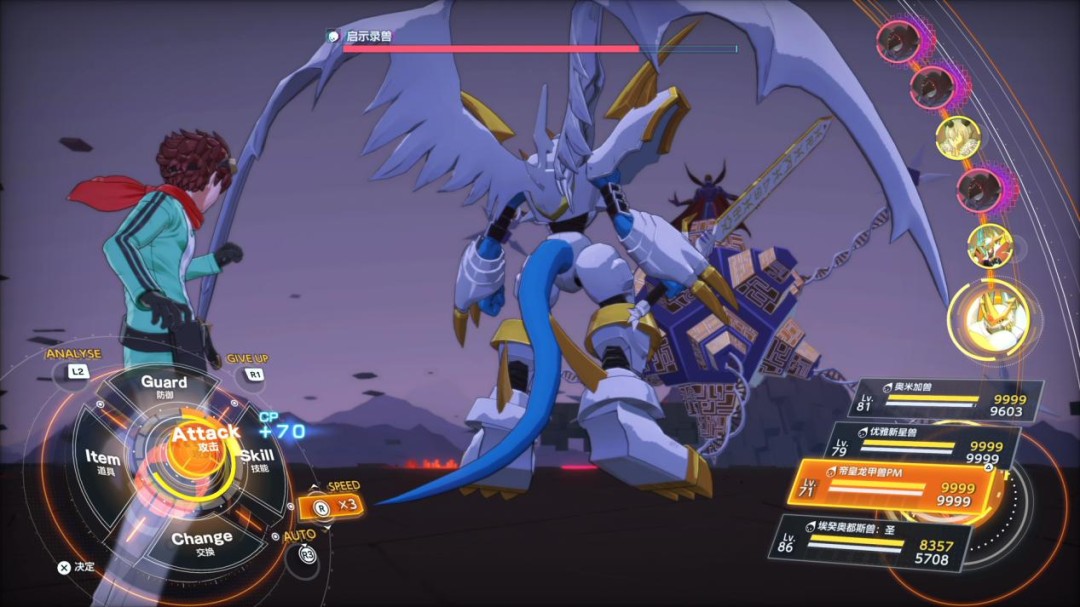Pick the Change command to swap Digimon
1080x607 pixels.
tap(201, 542)
